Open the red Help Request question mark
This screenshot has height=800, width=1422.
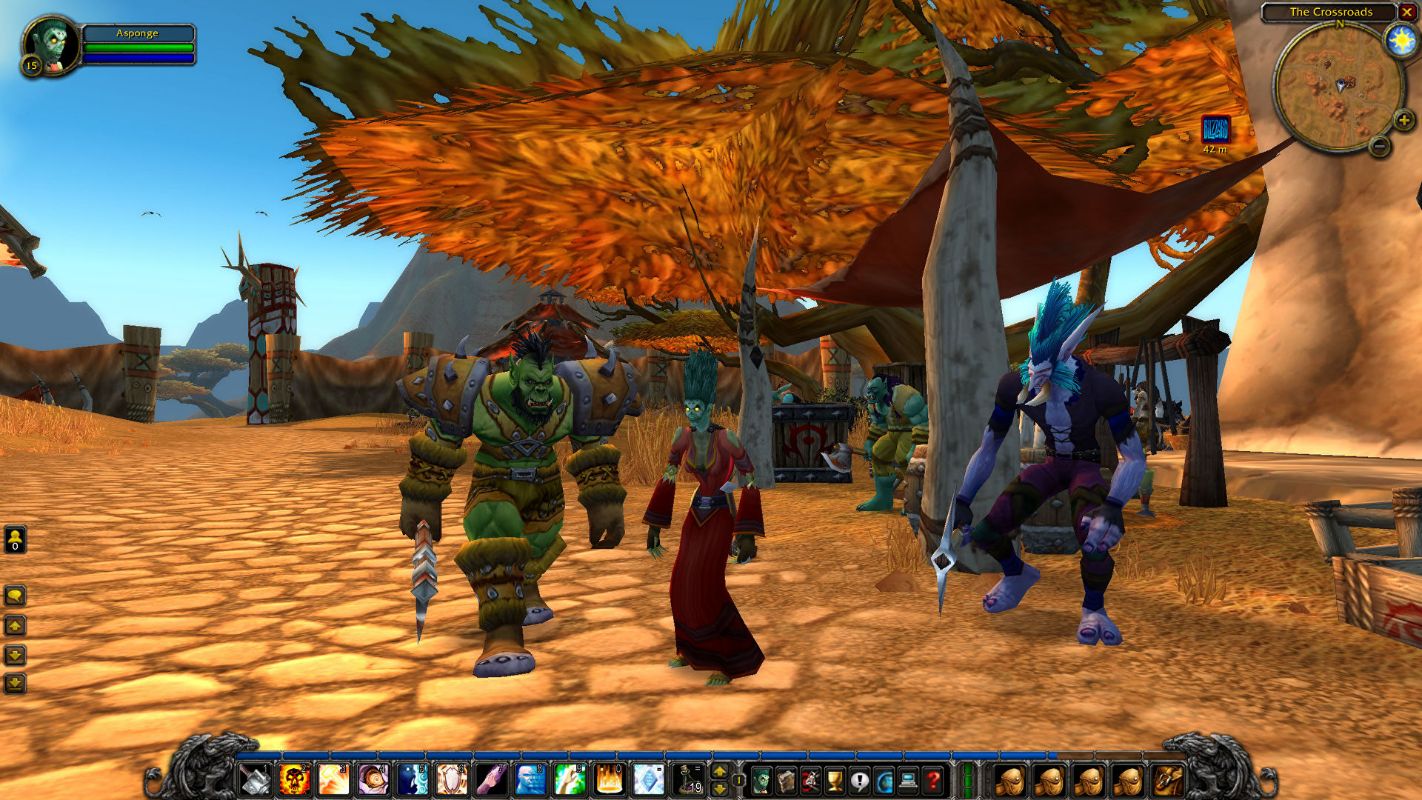[933, 780]
